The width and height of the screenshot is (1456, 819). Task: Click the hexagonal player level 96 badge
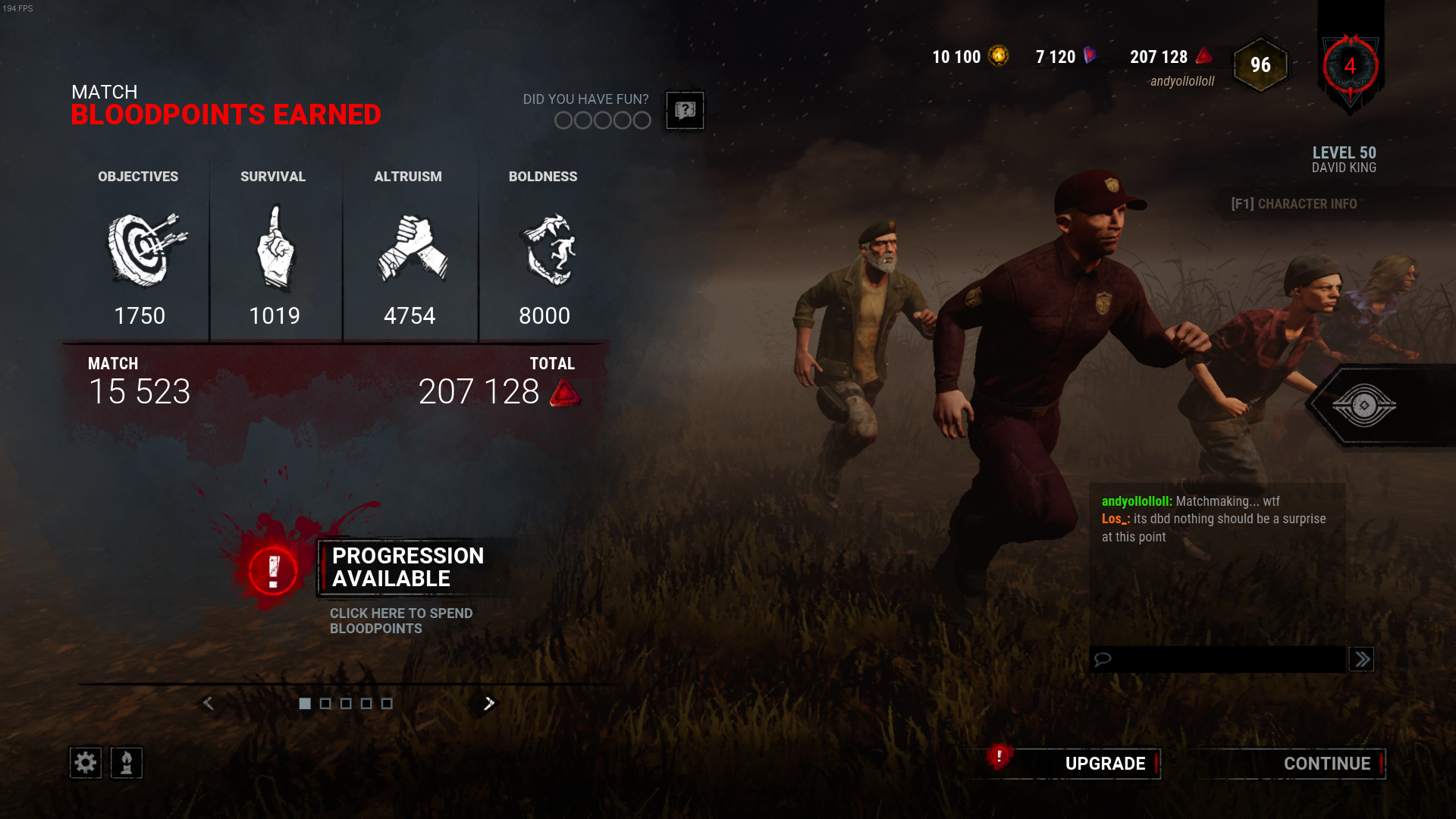pos(1260,65)
